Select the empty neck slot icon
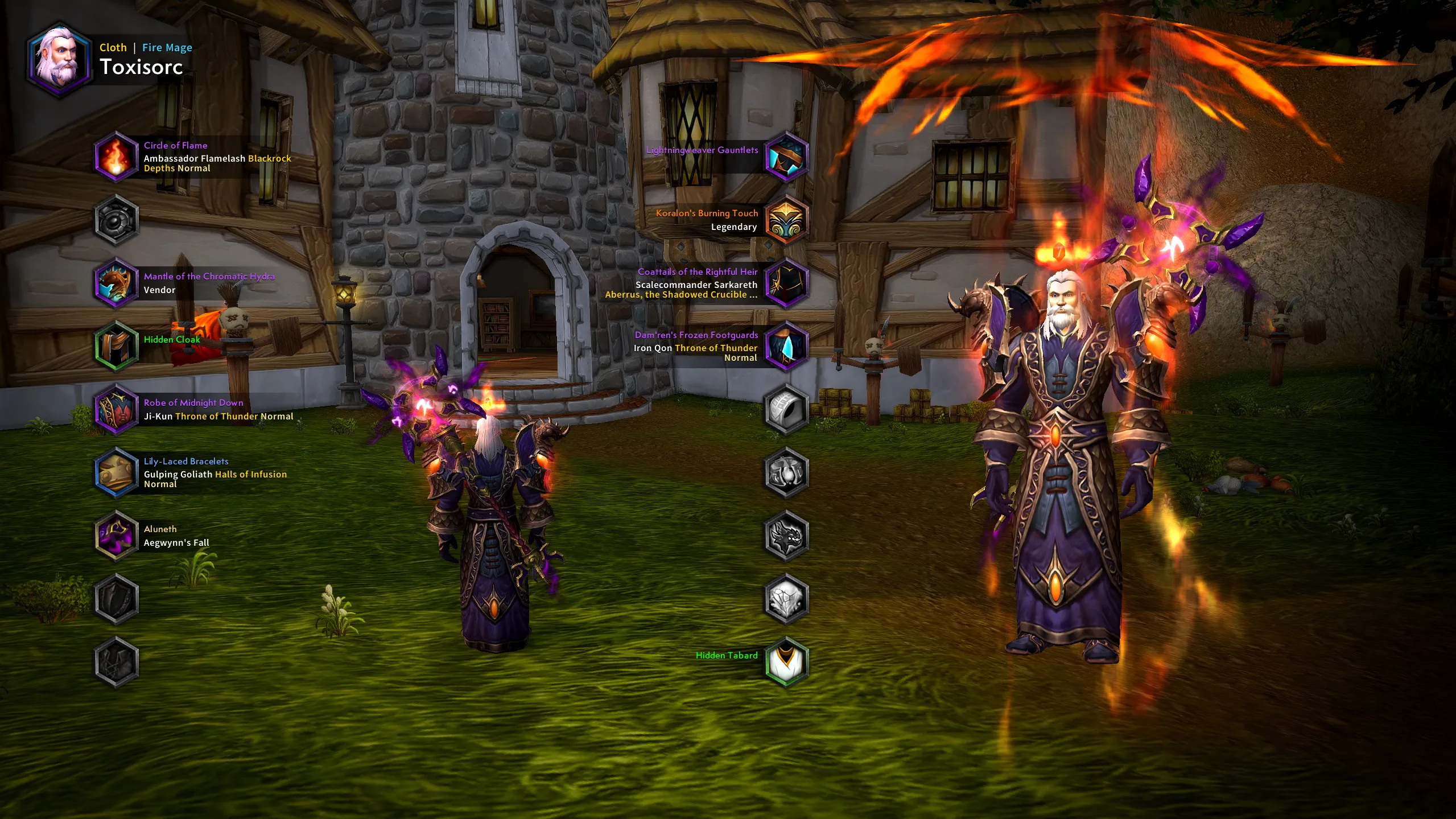The height and width of the screenshot is (819, 1456). tap(116, 220)
